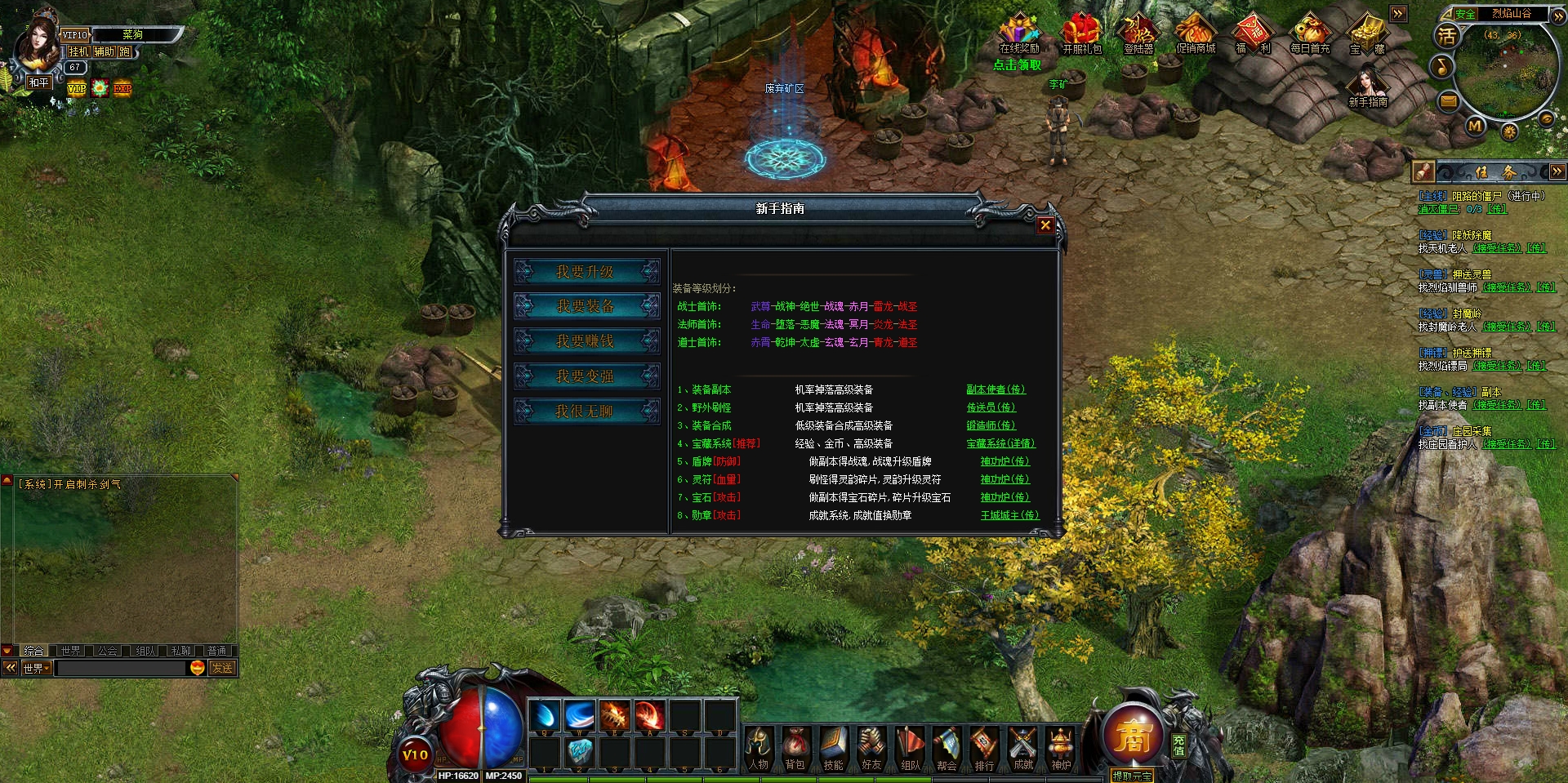Screen dimensions: 1568x783
Task: Open the 每日首充 daily recharge icon
Action: click(x=1310, y=34)
